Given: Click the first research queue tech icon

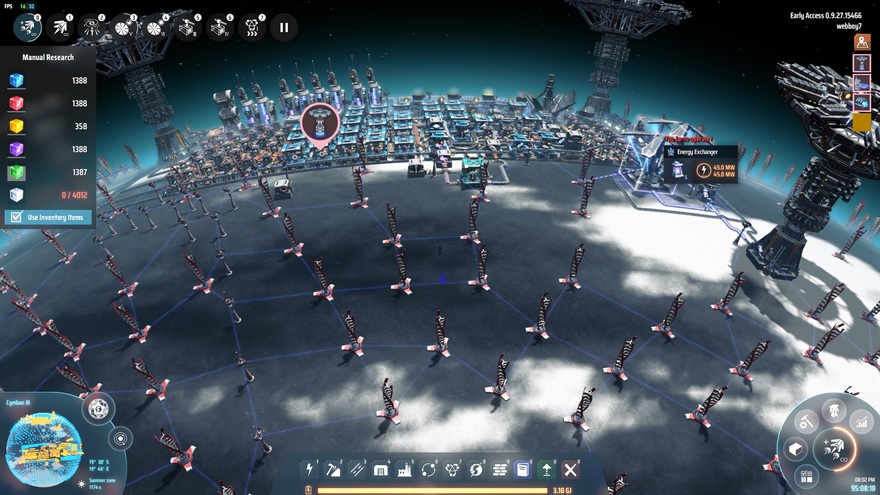Looking at the screenshot, I should (x=27, y=27).
